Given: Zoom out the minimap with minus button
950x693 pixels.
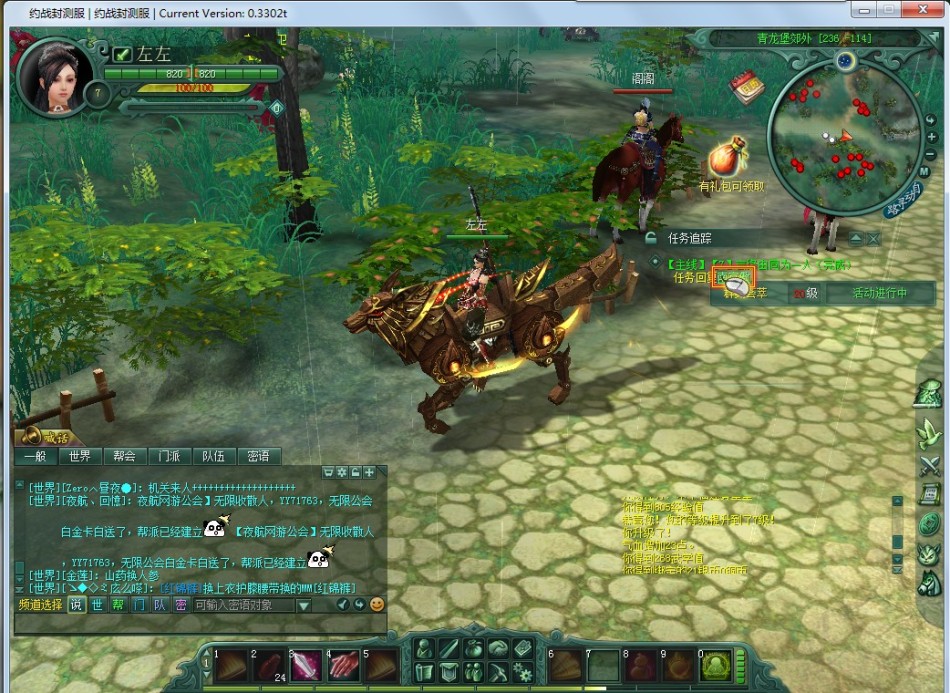Looking at the screenshot, I should point(931,155).
